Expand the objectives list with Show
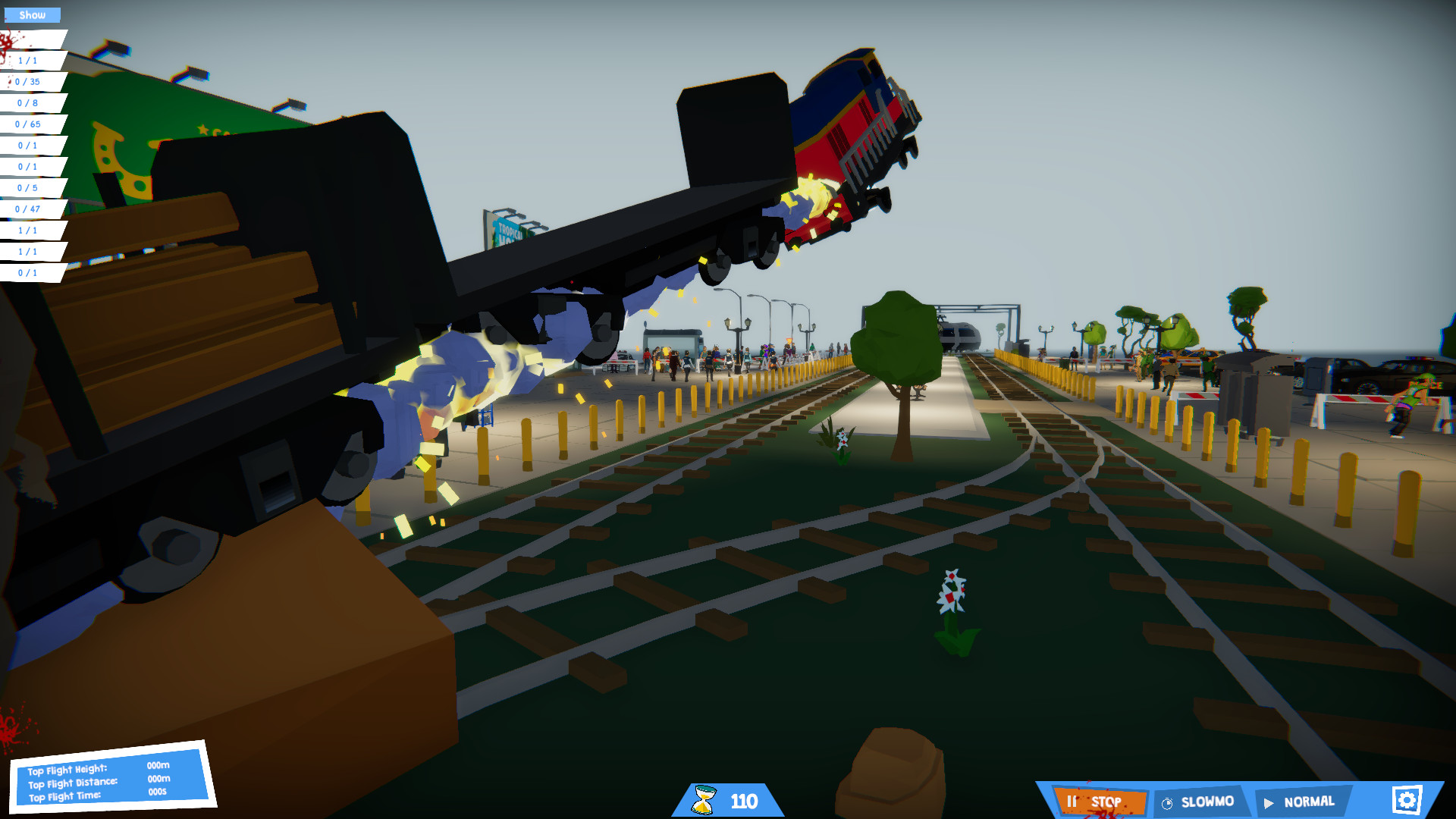Screen dimensions: 1456x819 click(32, 14)
